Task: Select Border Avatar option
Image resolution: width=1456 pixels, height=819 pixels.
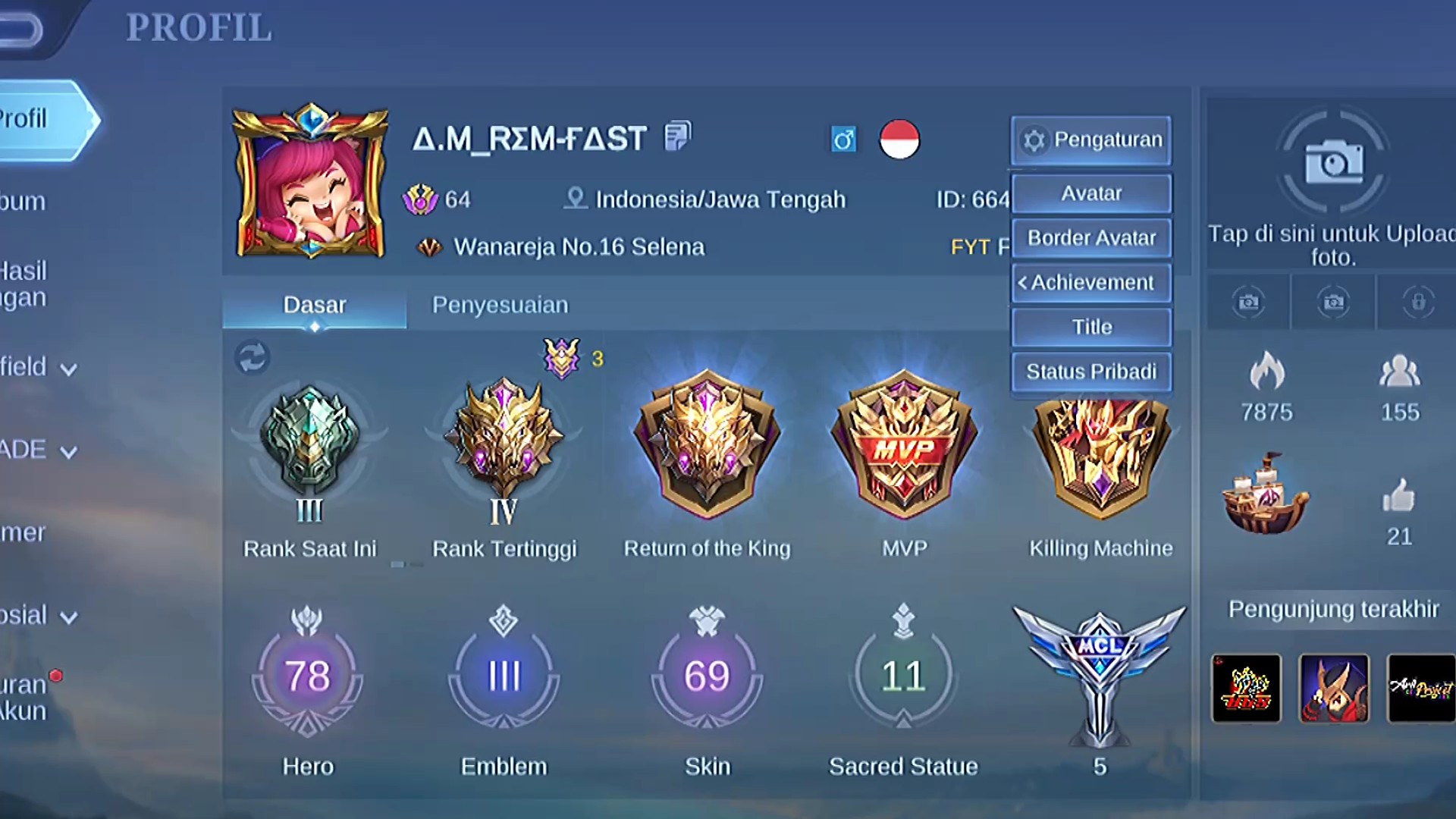Action: click(1091, 238)
